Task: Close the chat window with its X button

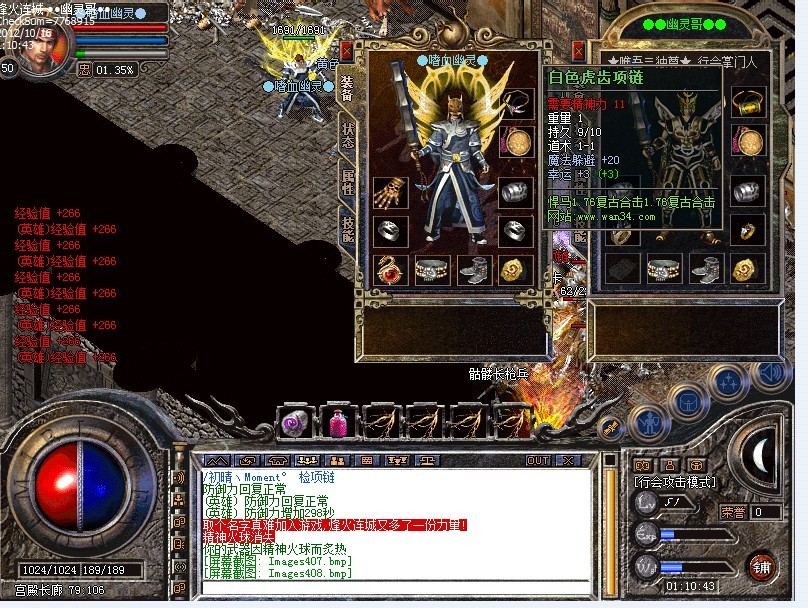Action: point(571,460)
